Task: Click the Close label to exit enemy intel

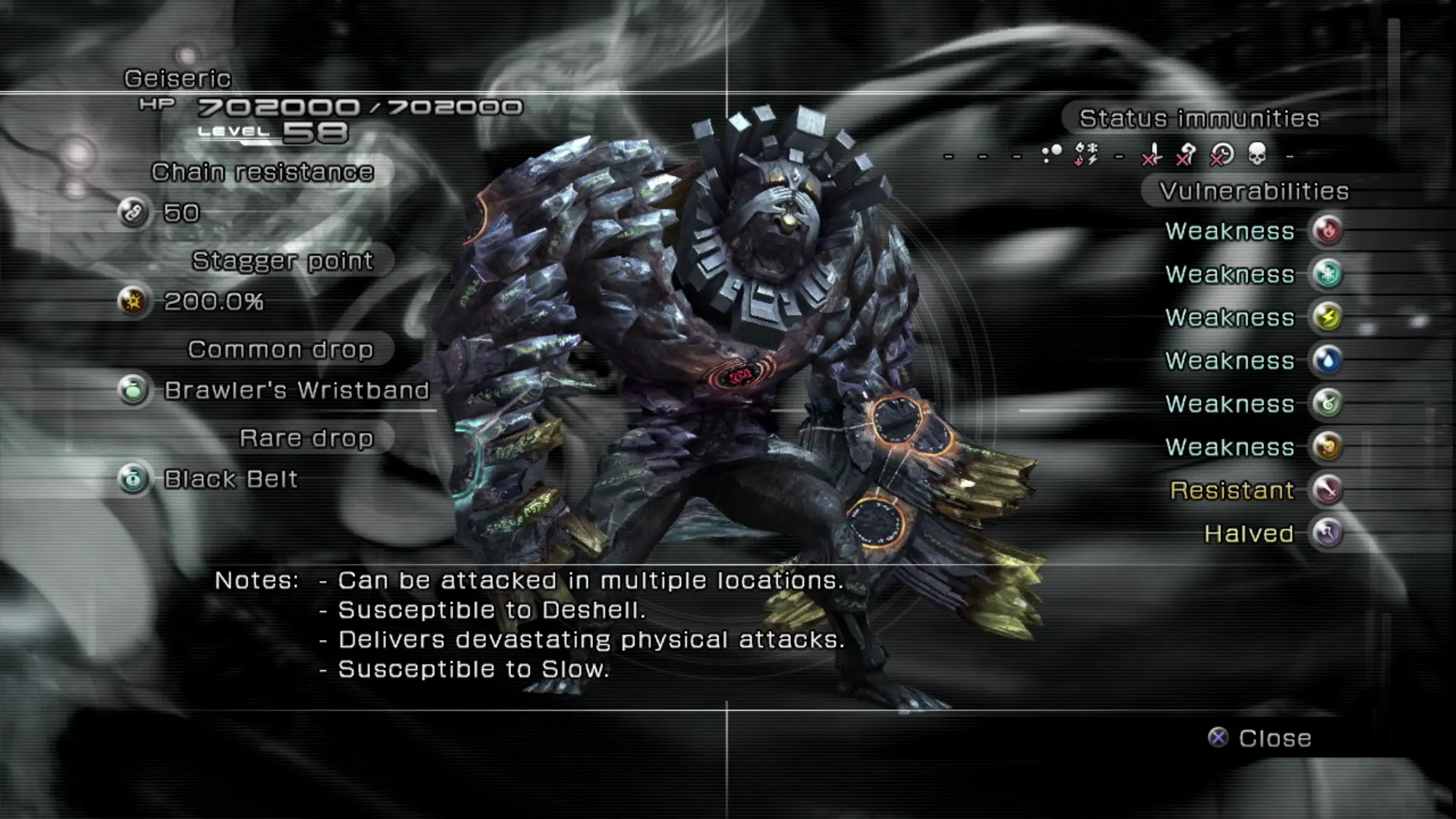Action: click(1274, 738)
